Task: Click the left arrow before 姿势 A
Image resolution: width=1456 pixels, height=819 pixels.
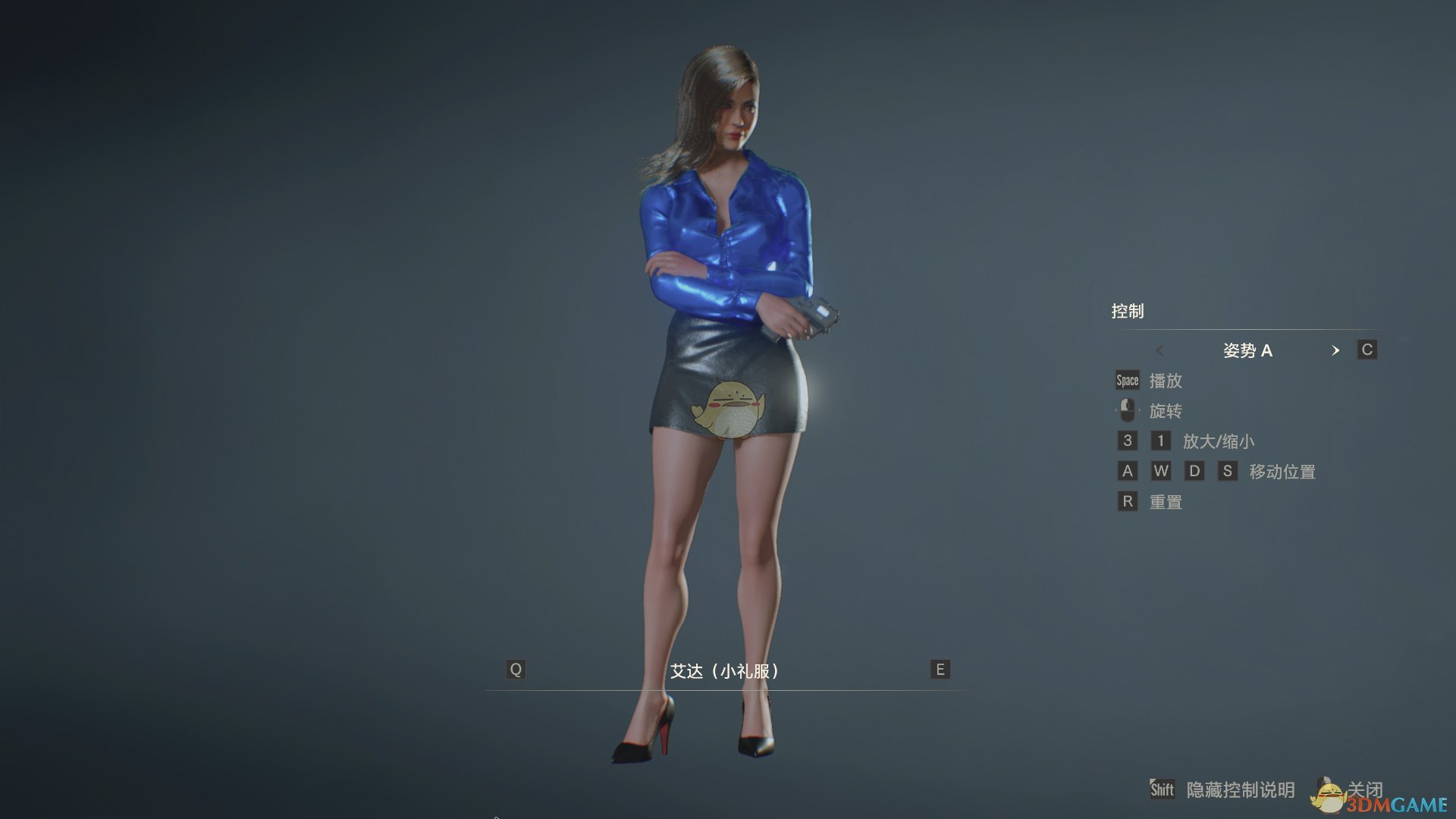Action: pyautogui.click(x=1160, y=350)
